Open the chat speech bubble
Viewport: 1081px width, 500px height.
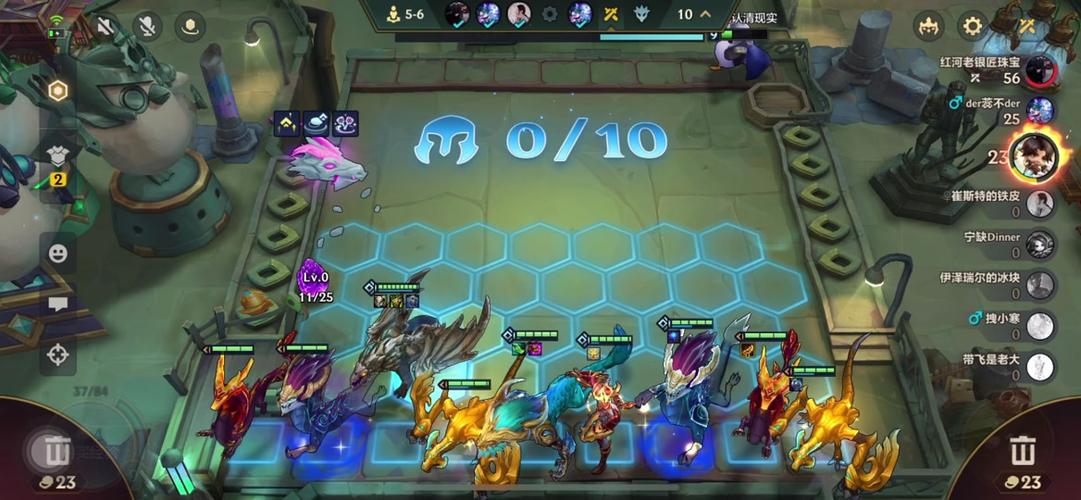coord(58,304)
